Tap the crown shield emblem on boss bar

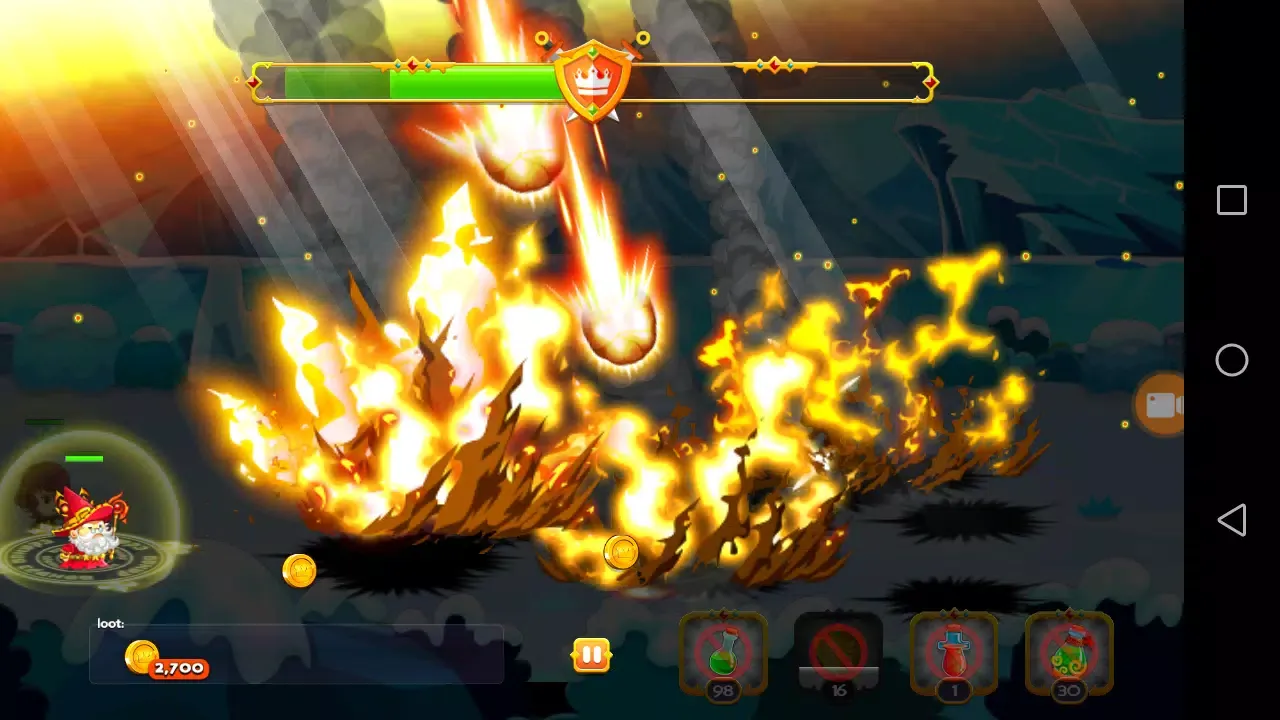tap(592, 80)
